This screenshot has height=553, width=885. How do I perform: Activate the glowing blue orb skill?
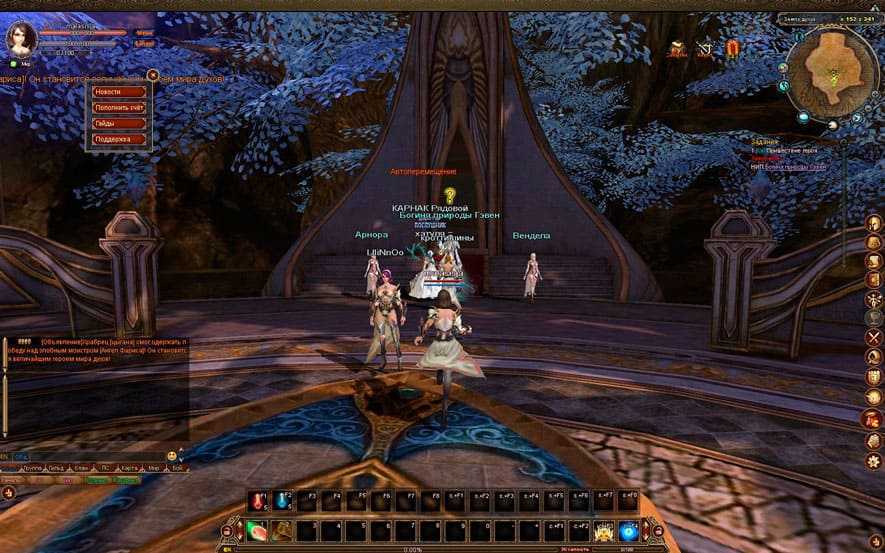click(x=628, y=530)
